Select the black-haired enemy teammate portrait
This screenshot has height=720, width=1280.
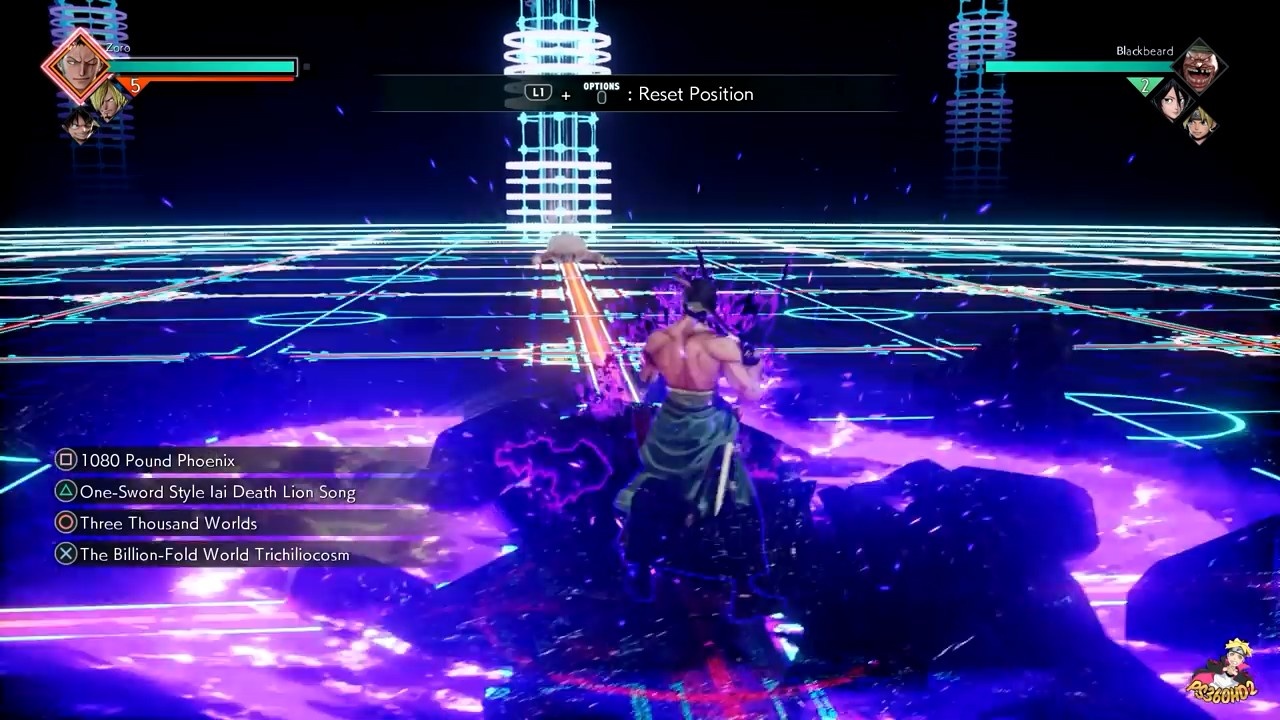pos(1173,100)
